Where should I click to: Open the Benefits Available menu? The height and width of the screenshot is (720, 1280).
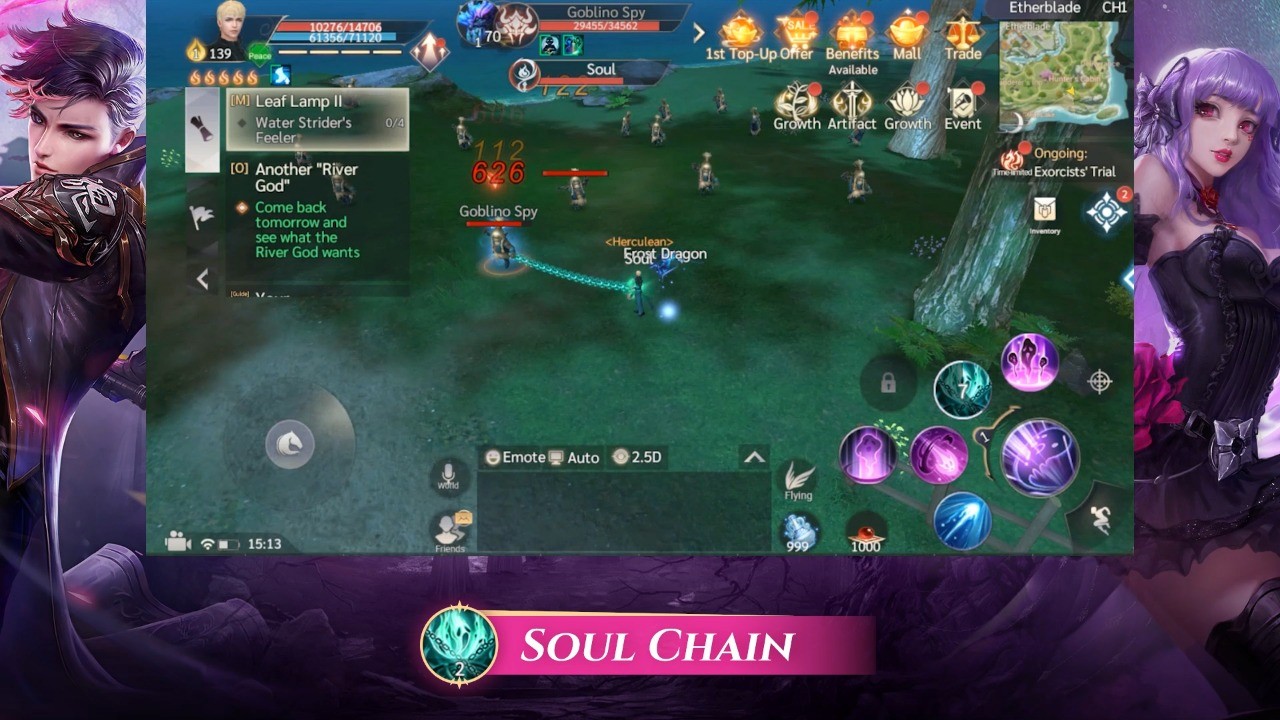[x=853, y=32]
